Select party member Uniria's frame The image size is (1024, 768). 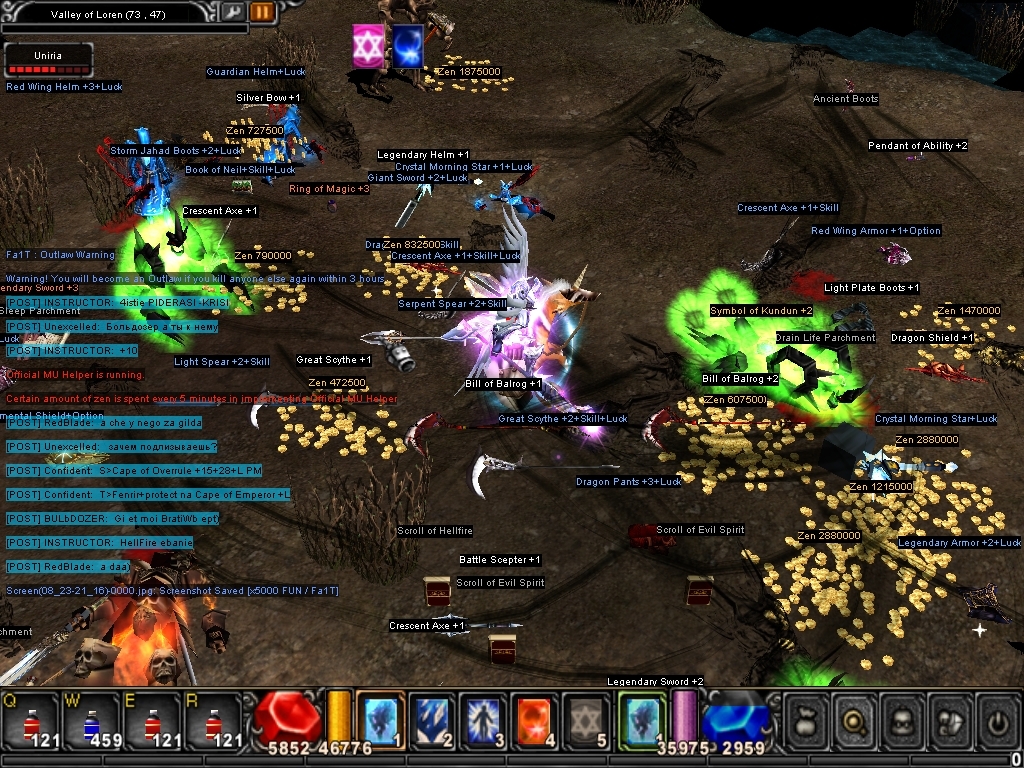[x=48, y=60]
